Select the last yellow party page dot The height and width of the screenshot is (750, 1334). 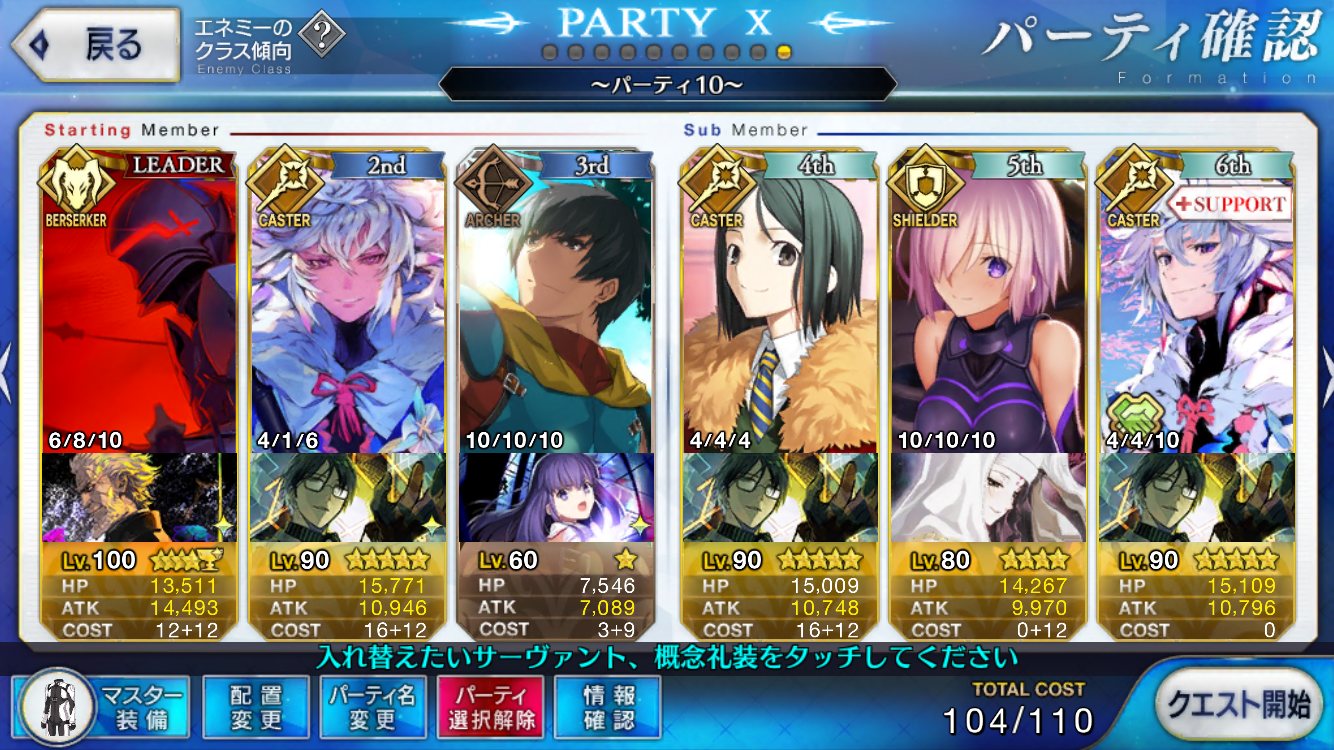tap(784, 52)
